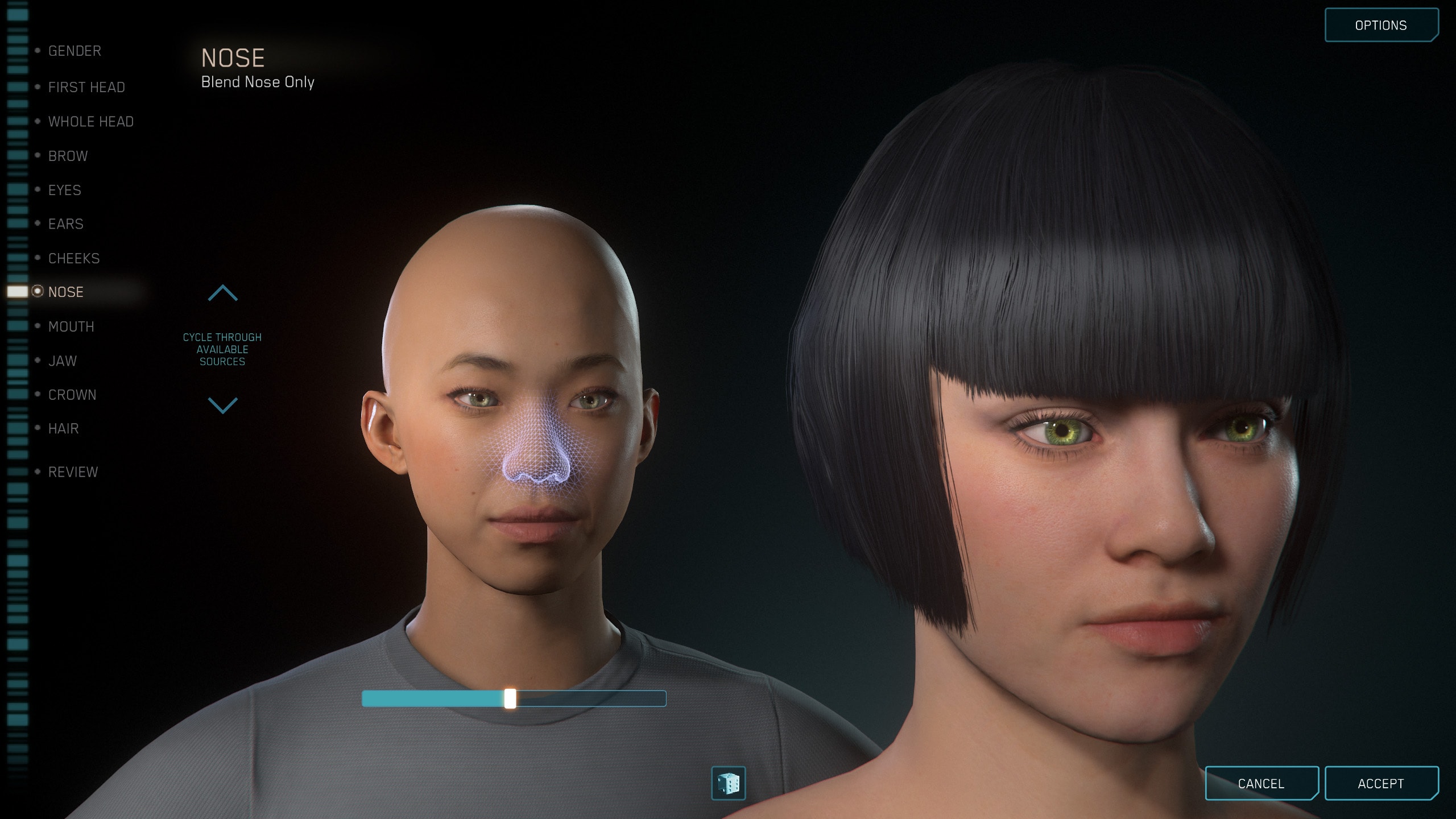Viewport: 1456px width, 819px height.
Task: Switch to the Mouth category
Action: tap(71, 326)
